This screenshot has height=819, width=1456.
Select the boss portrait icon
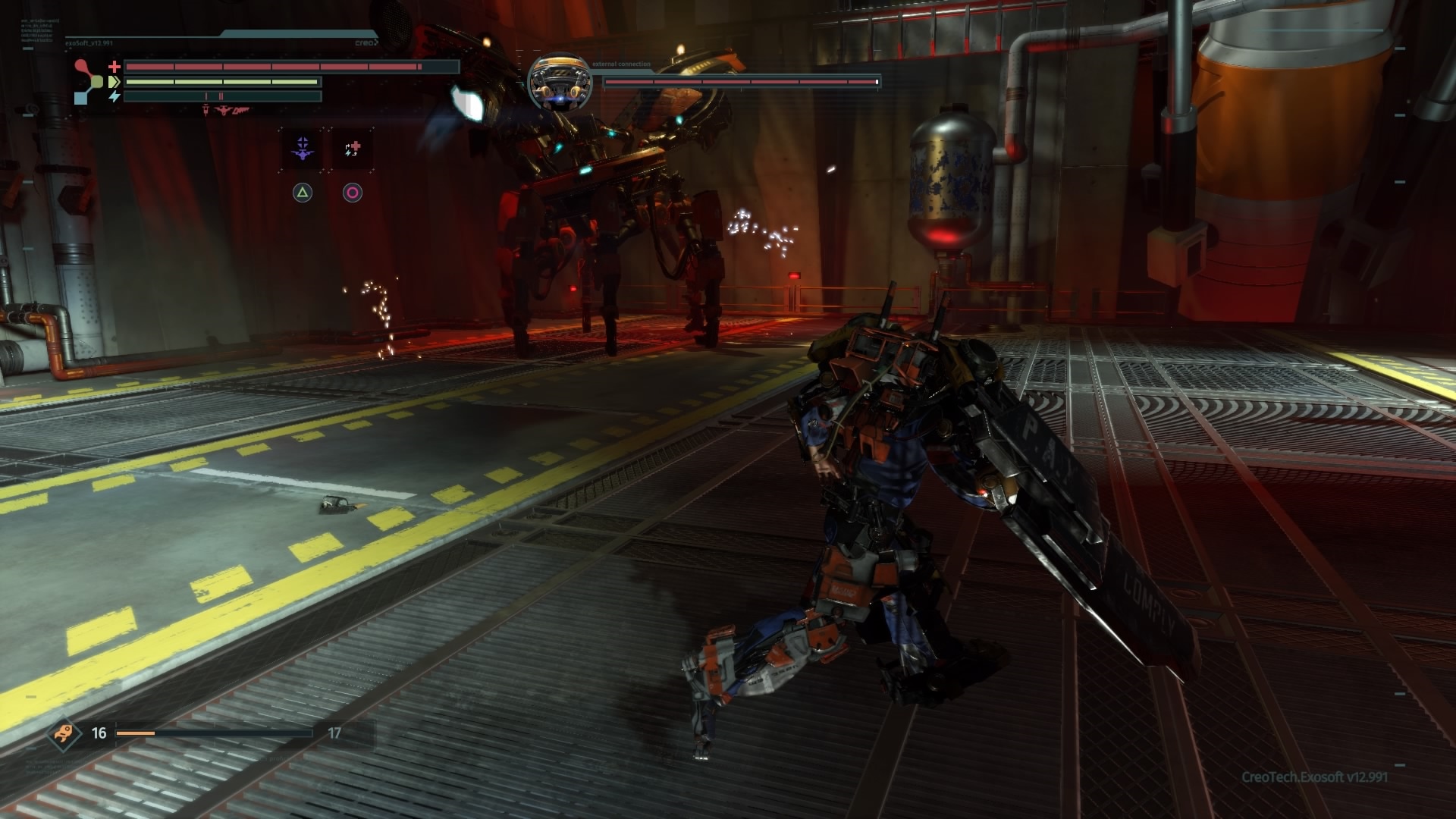click(559, 81)
